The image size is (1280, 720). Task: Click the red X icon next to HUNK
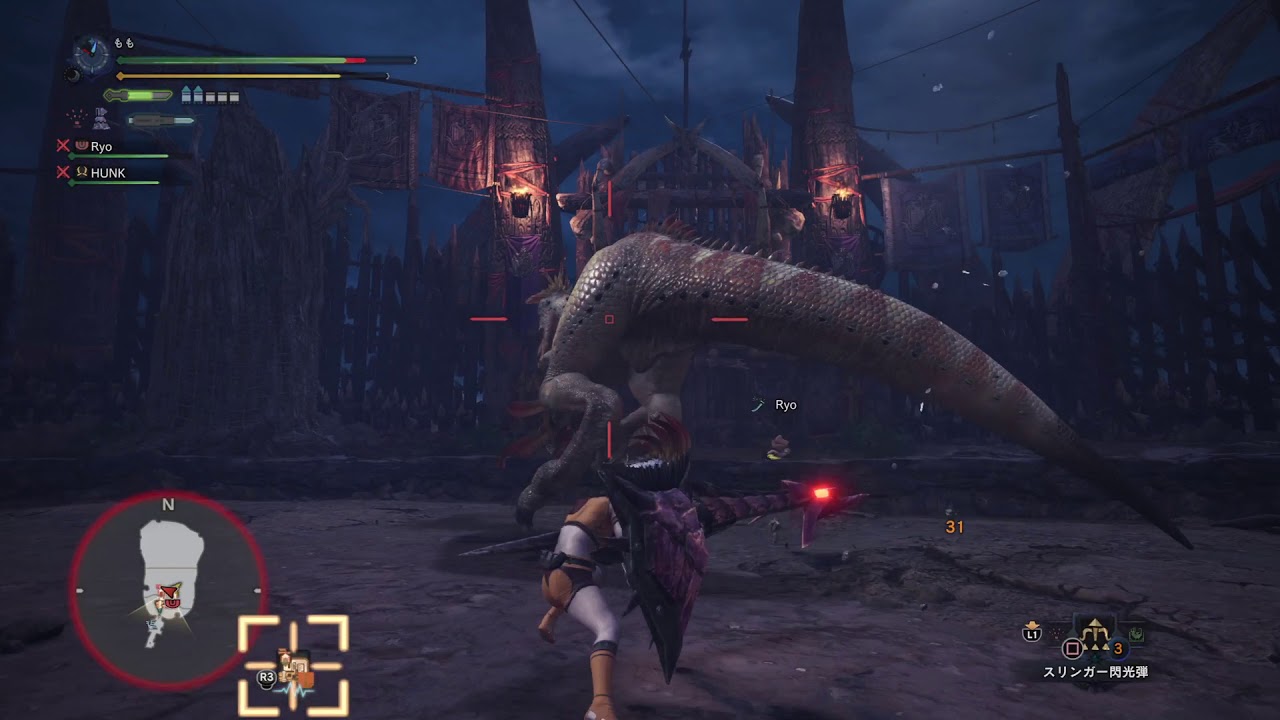click(x=62, y=172)
